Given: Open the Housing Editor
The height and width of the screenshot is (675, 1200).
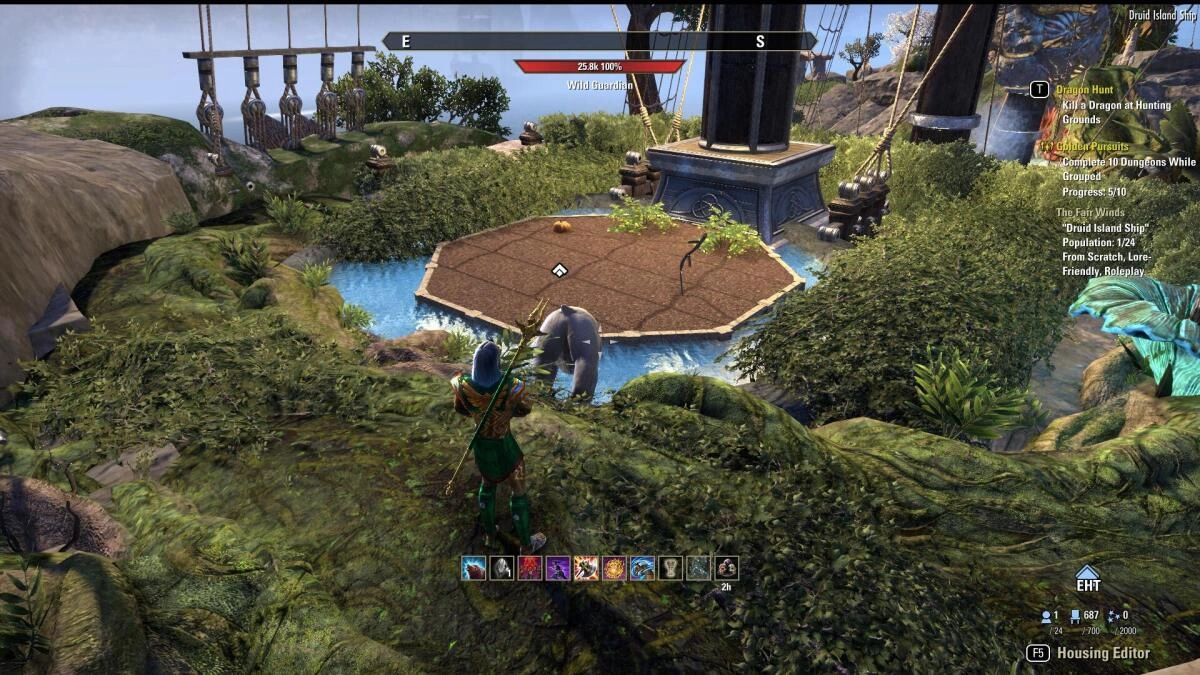Looking at the screenshot, I should (x=1103, y=653).
